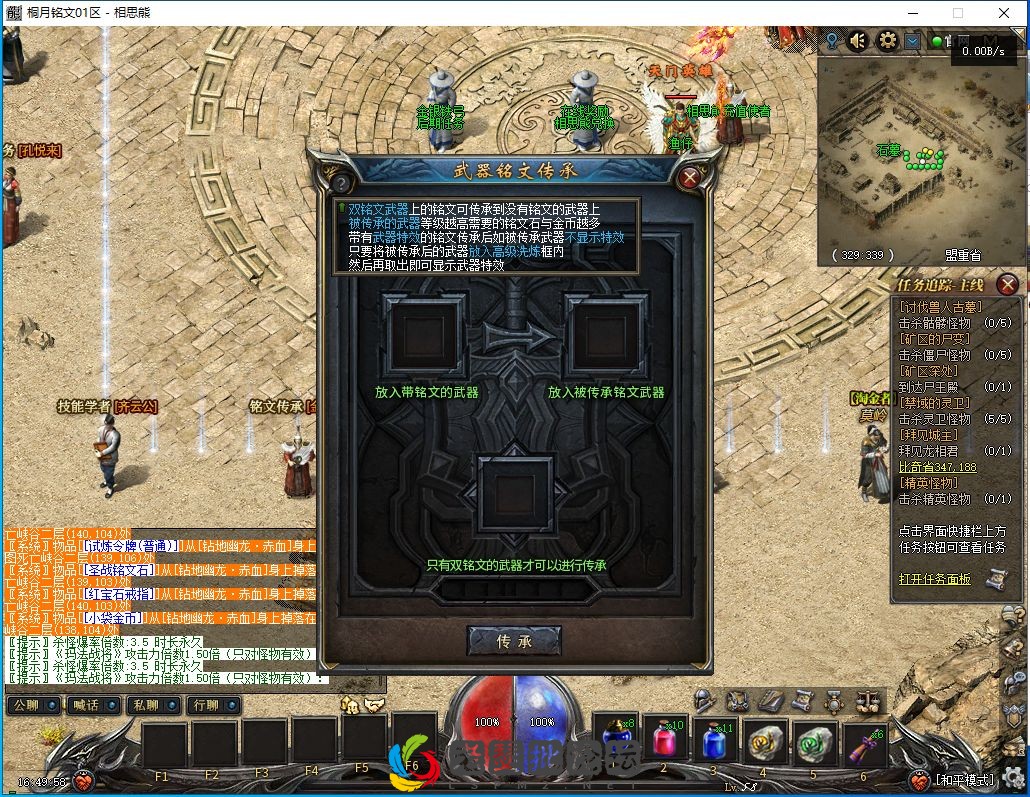This screenshot has height=797, width=1030.
Task: Change the 和平模式 attack mode
Action: [x=965, y=780]
